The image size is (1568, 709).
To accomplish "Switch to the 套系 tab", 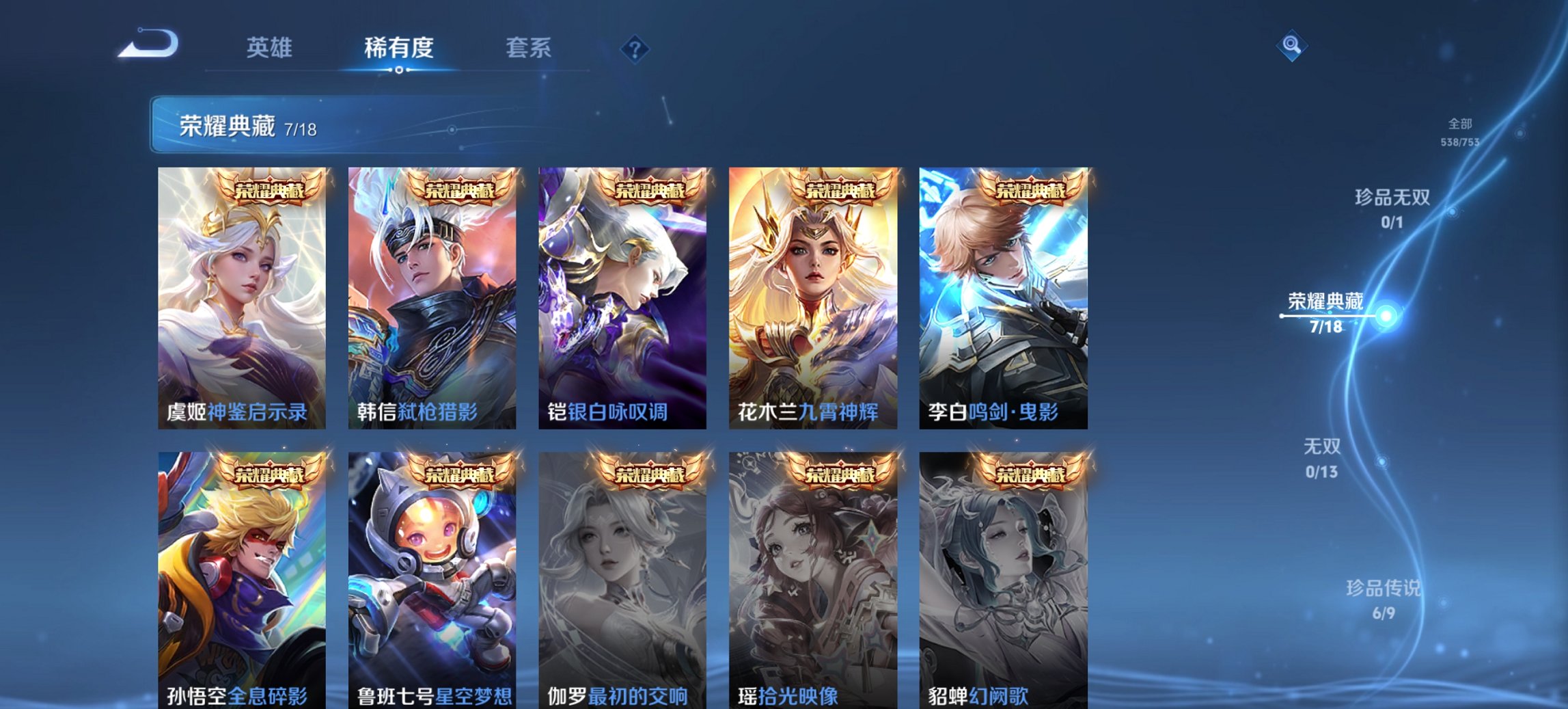I will point(529,48).
